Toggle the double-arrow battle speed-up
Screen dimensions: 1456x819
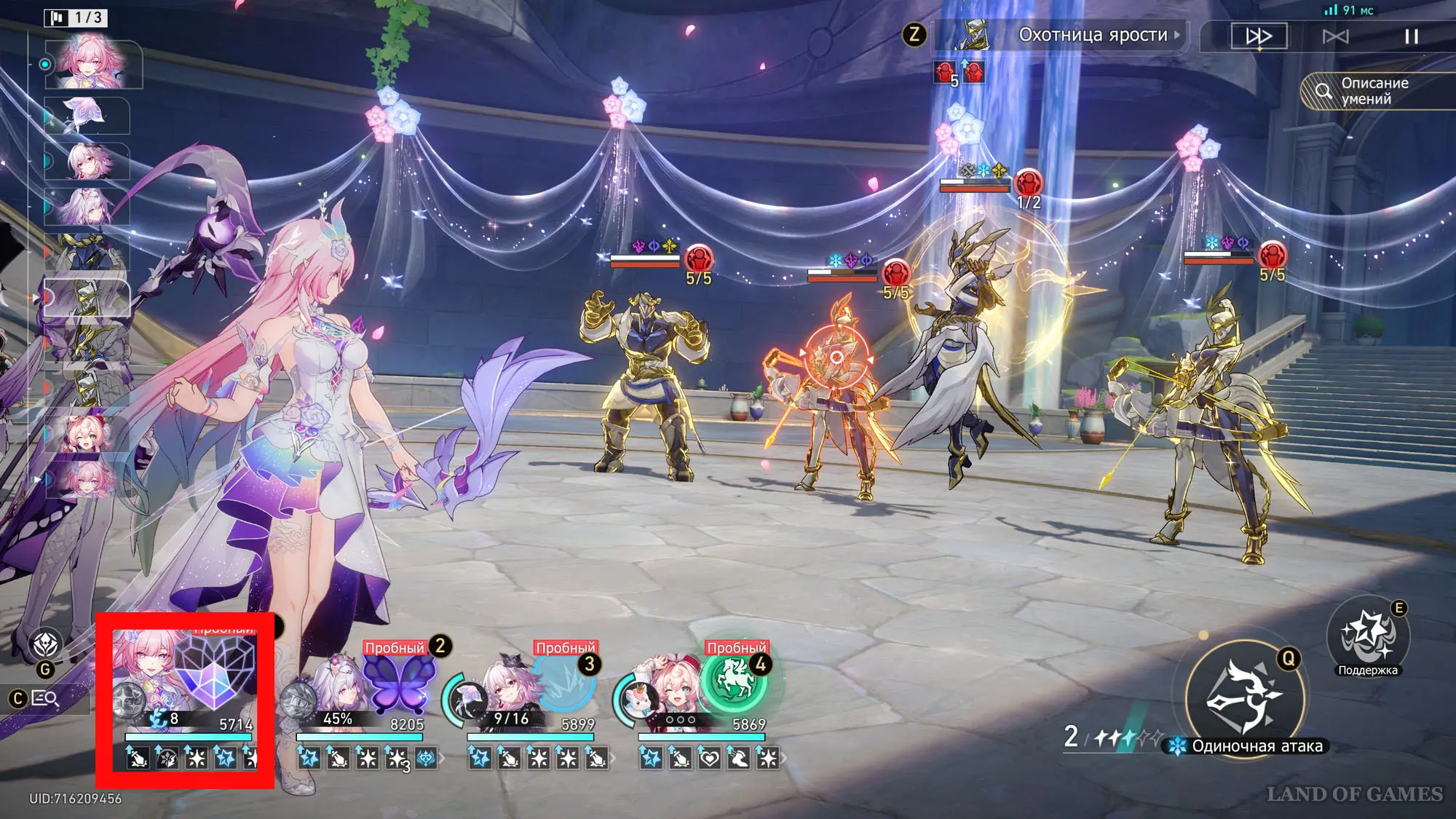coord(1259,36)
